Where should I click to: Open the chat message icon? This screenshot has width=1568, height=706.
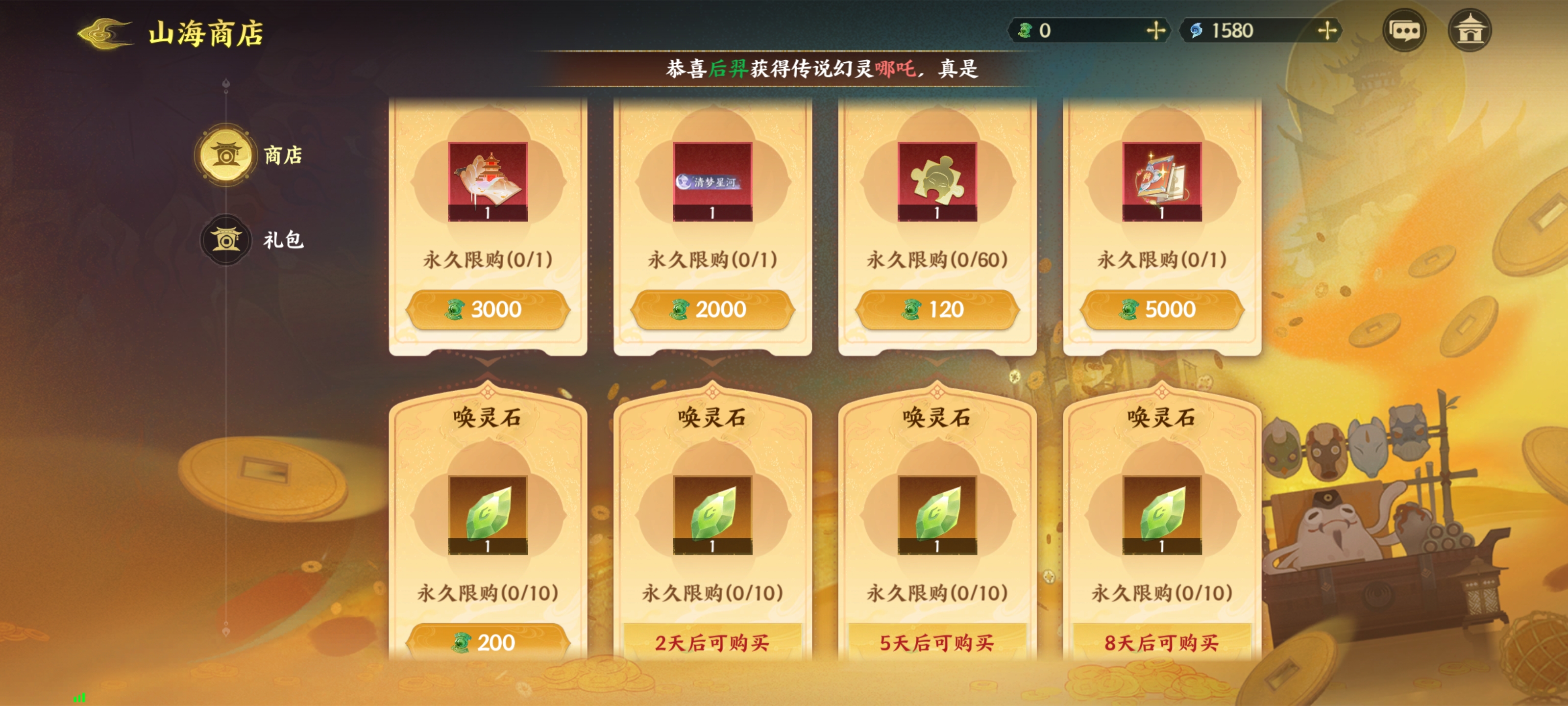(1405, 30)
